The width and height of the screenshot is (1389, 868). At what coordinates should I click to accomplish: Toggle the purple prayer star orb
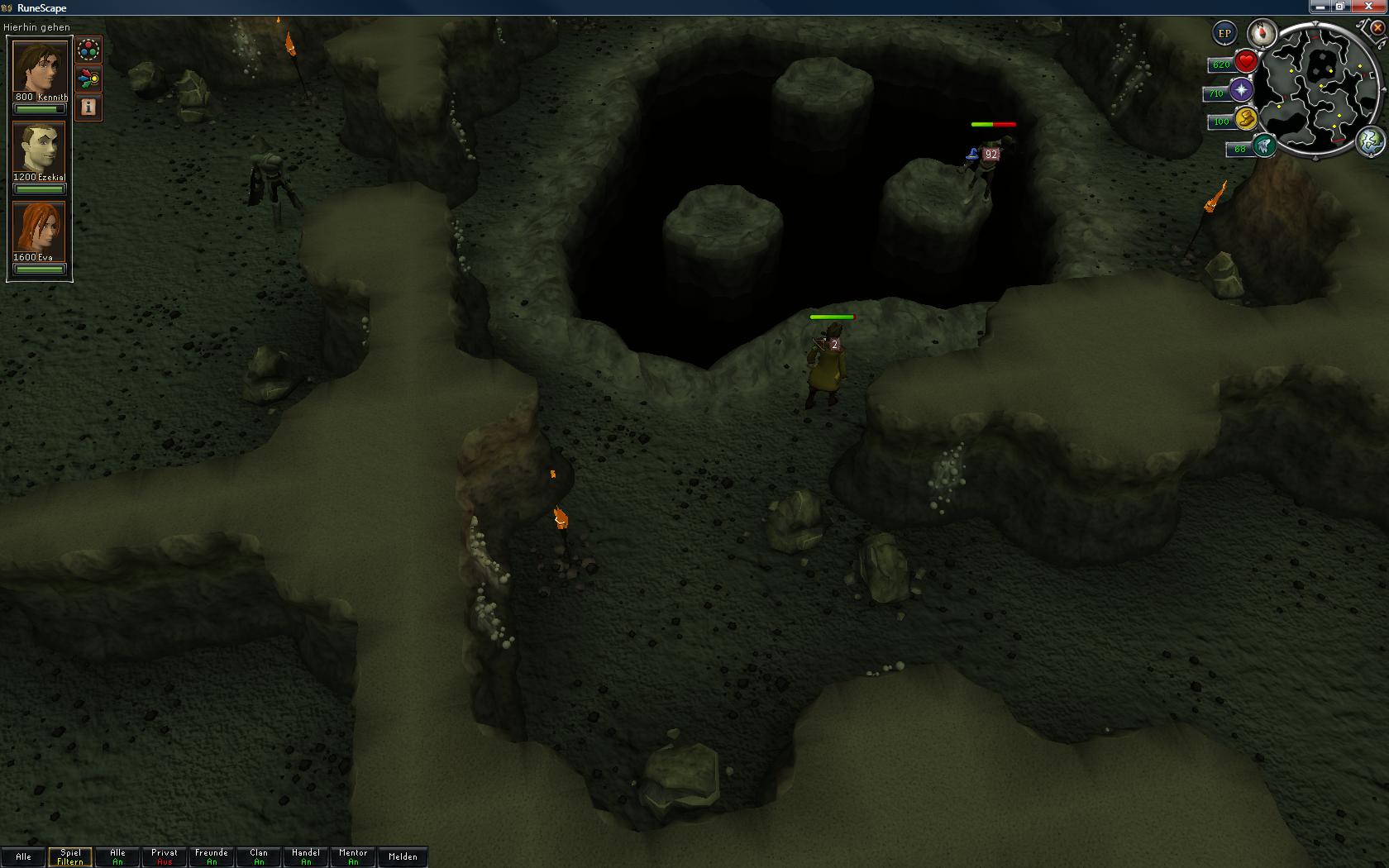tap(1241, 90)
